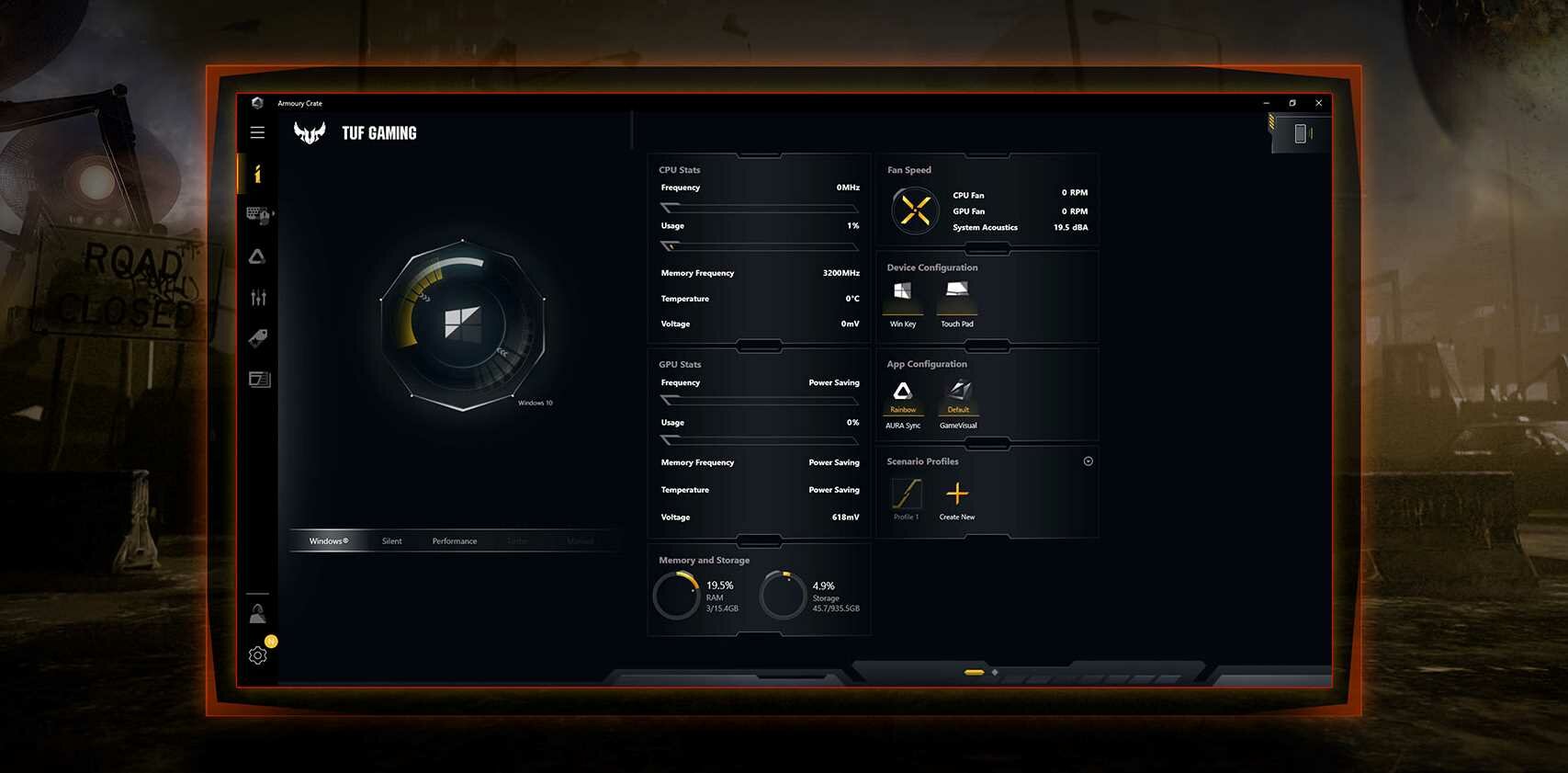Screen dimensions: 1568x773
Task: Open the news panel icon in sidebar
Action: 258,378
